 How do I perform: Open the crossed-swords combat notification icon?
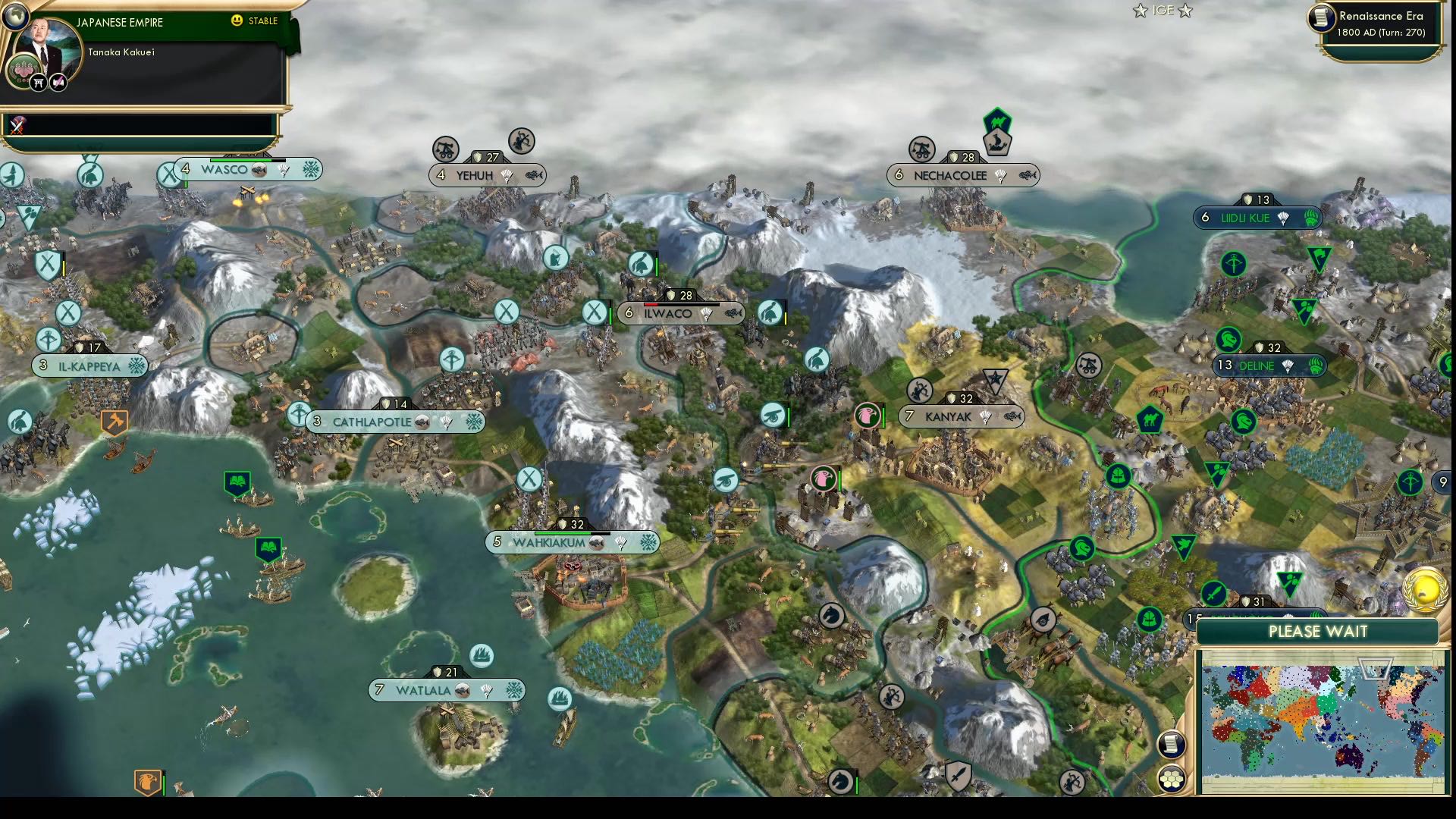[x=17, y=127]
